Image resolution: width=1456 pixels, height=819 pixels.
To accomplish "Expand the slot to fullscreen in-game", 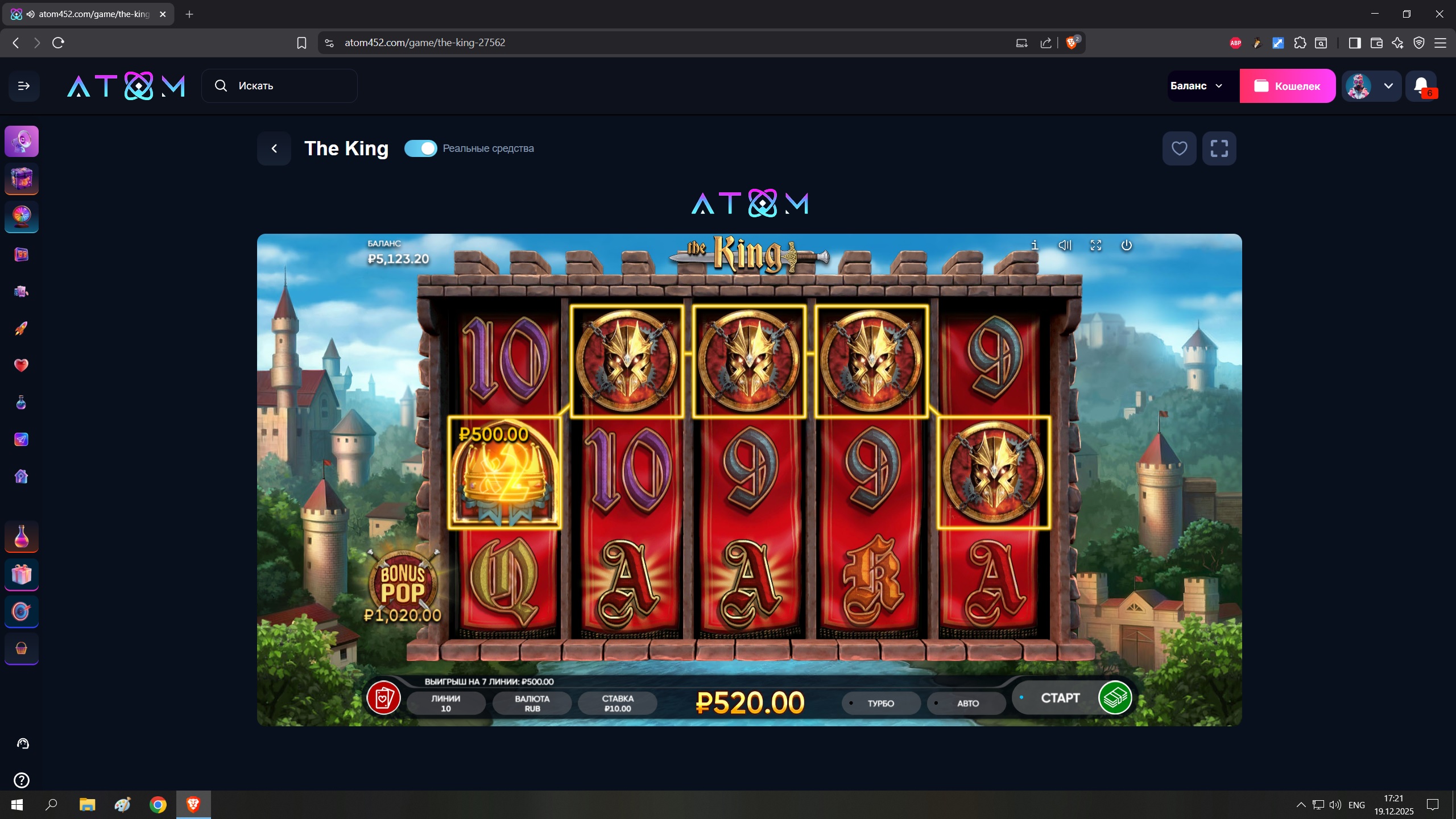I will (x=1095, y=245).
